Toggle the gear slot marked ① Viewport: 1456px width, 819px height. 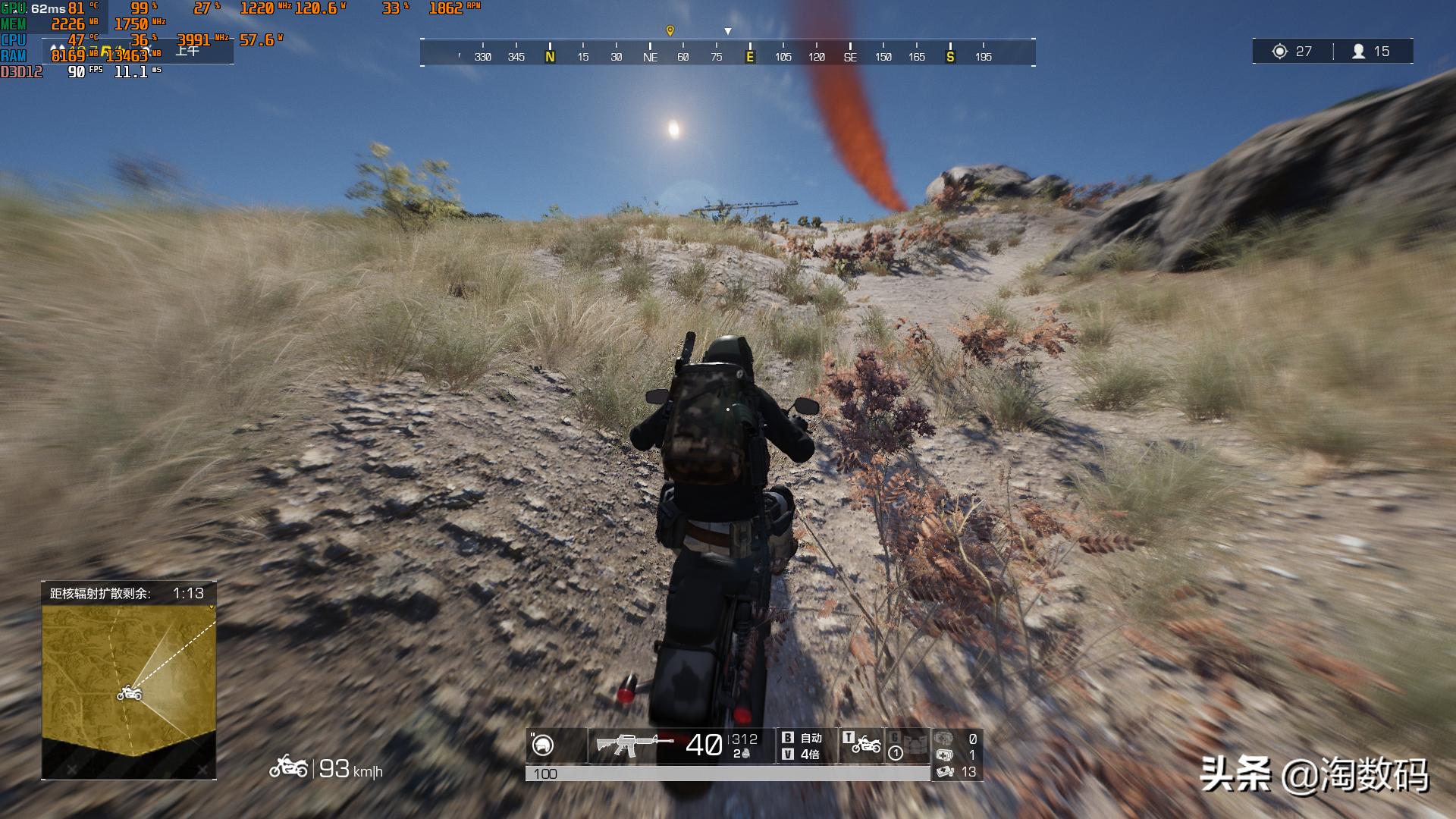point(896,752)
